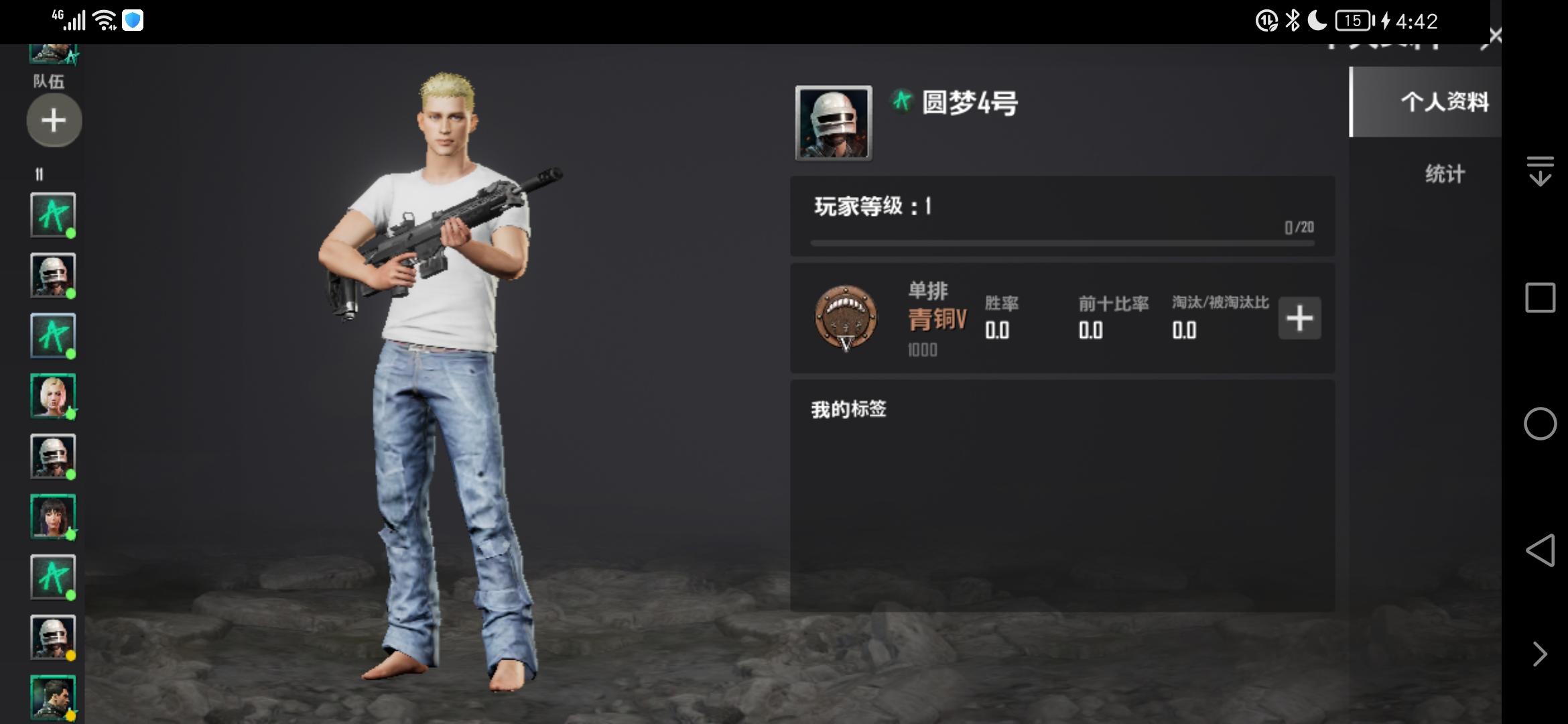This screenshot has height=724, width=1568.
Task: Open the first friend avatar below 队伍
Action: (x=53, y=216)
